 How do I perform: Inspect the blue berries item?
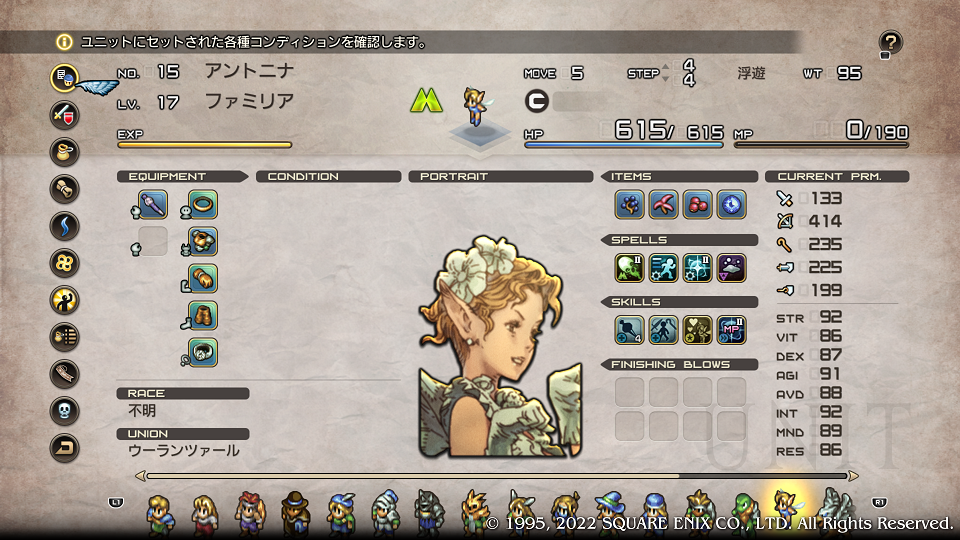(629, 205)
